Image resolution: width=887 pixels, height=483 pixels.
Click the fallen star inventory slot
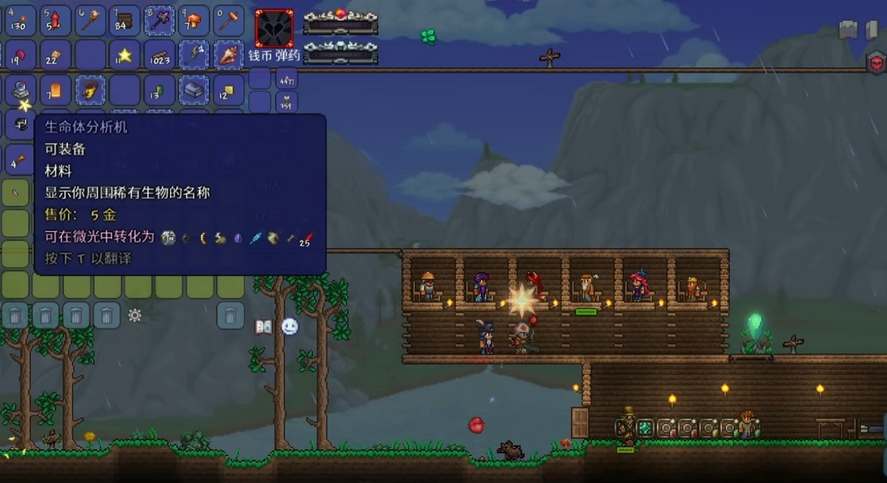click(x=125, y=55)
